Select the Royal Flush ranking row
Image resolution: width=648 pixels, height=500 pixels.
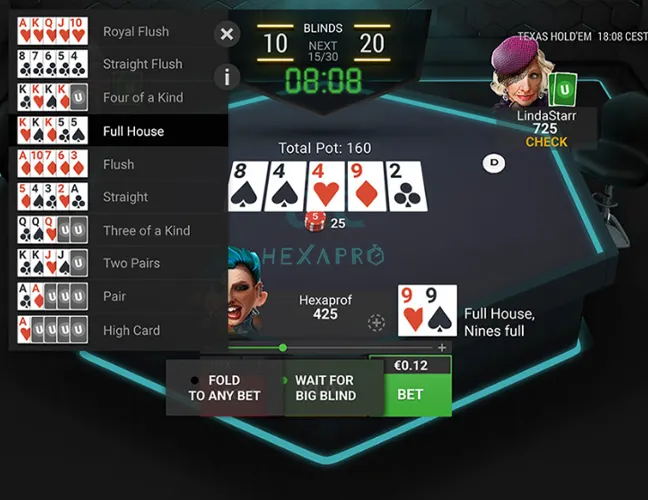click(118, 31)
